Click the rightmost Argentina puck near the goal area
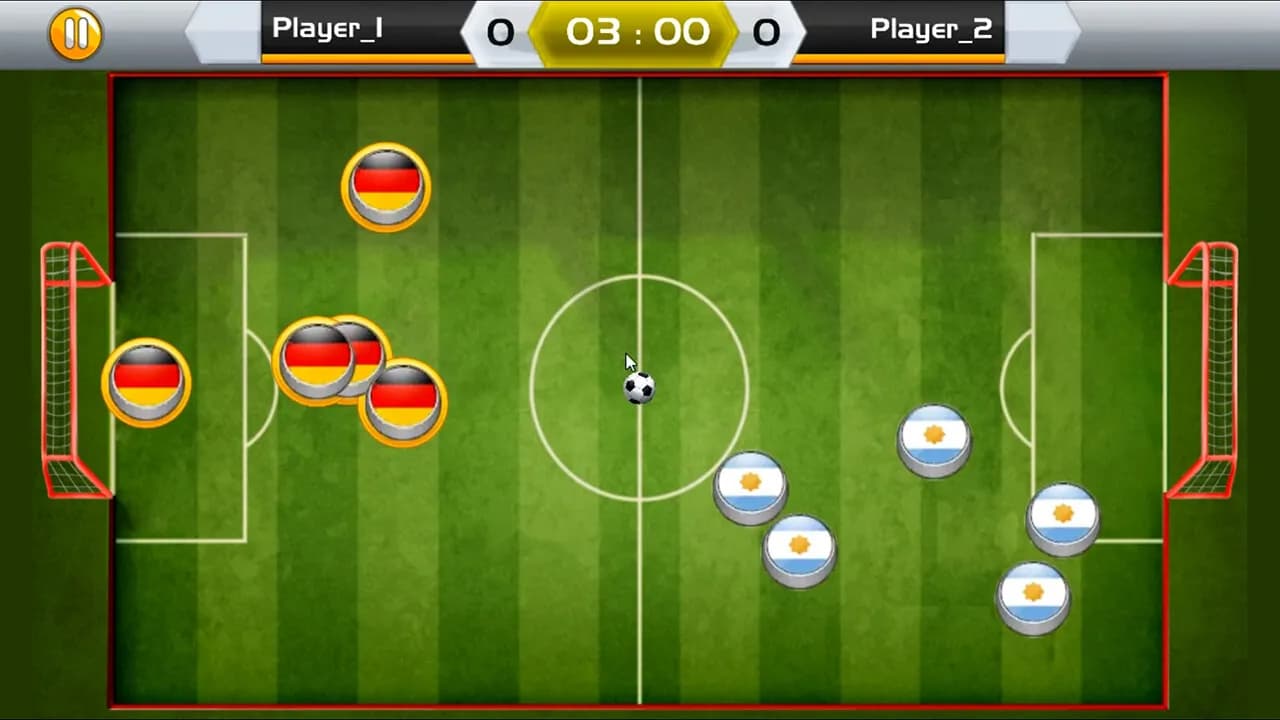Screen dimensions: 1280x720 1063,516
